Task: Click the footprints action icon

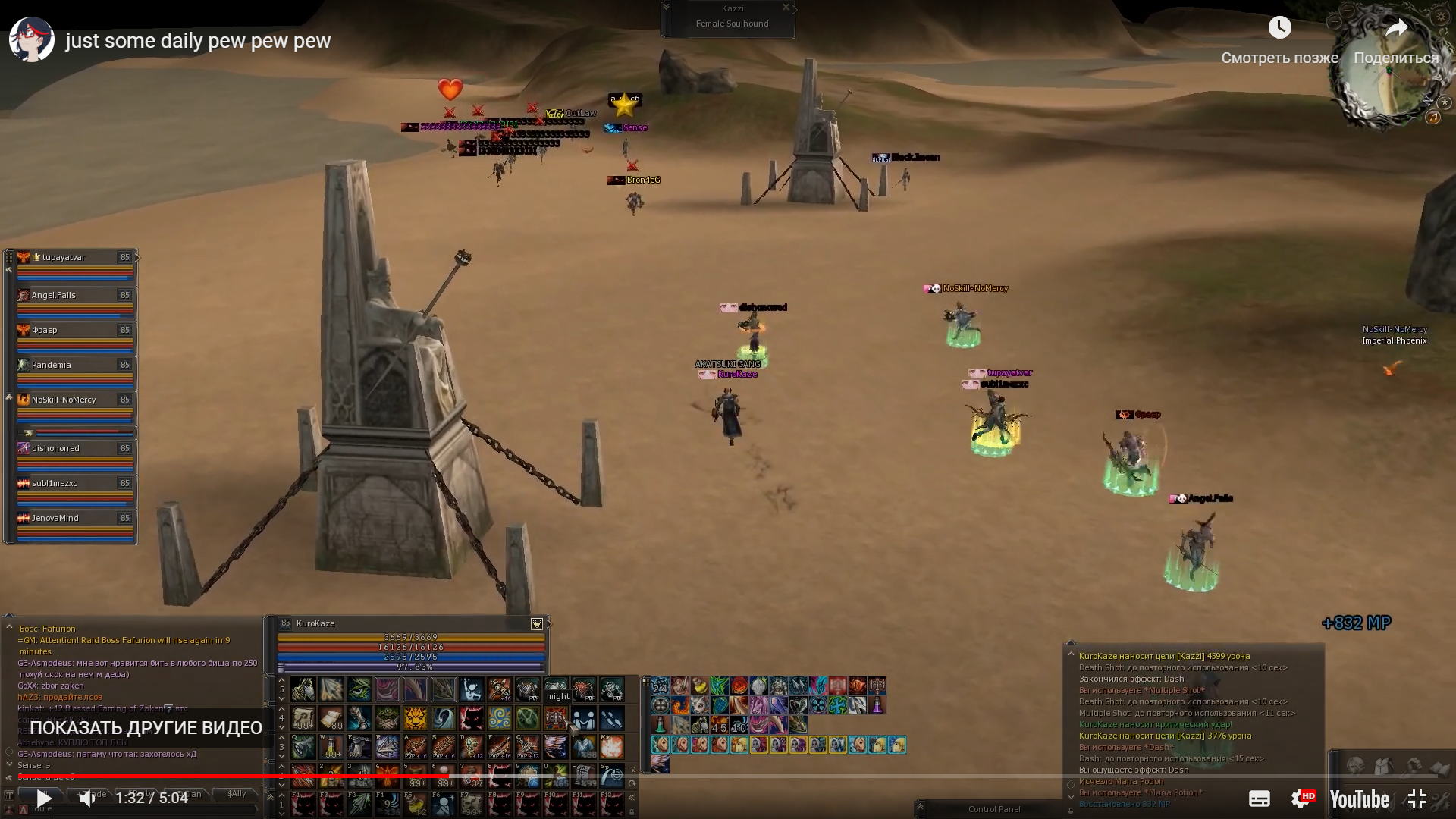Action: click(611, 717)
